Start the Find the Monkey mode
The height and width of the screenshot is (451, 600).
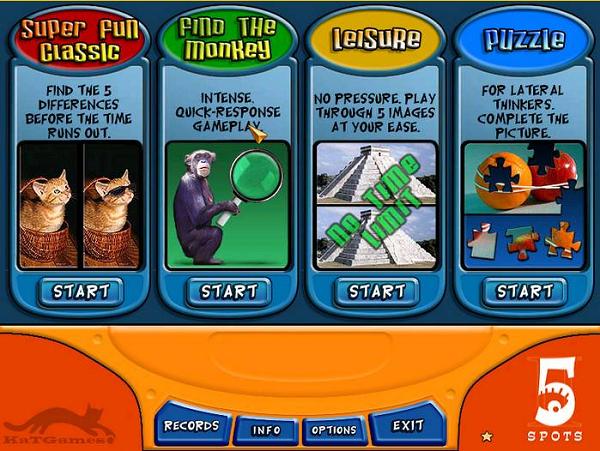click(229, 292)
